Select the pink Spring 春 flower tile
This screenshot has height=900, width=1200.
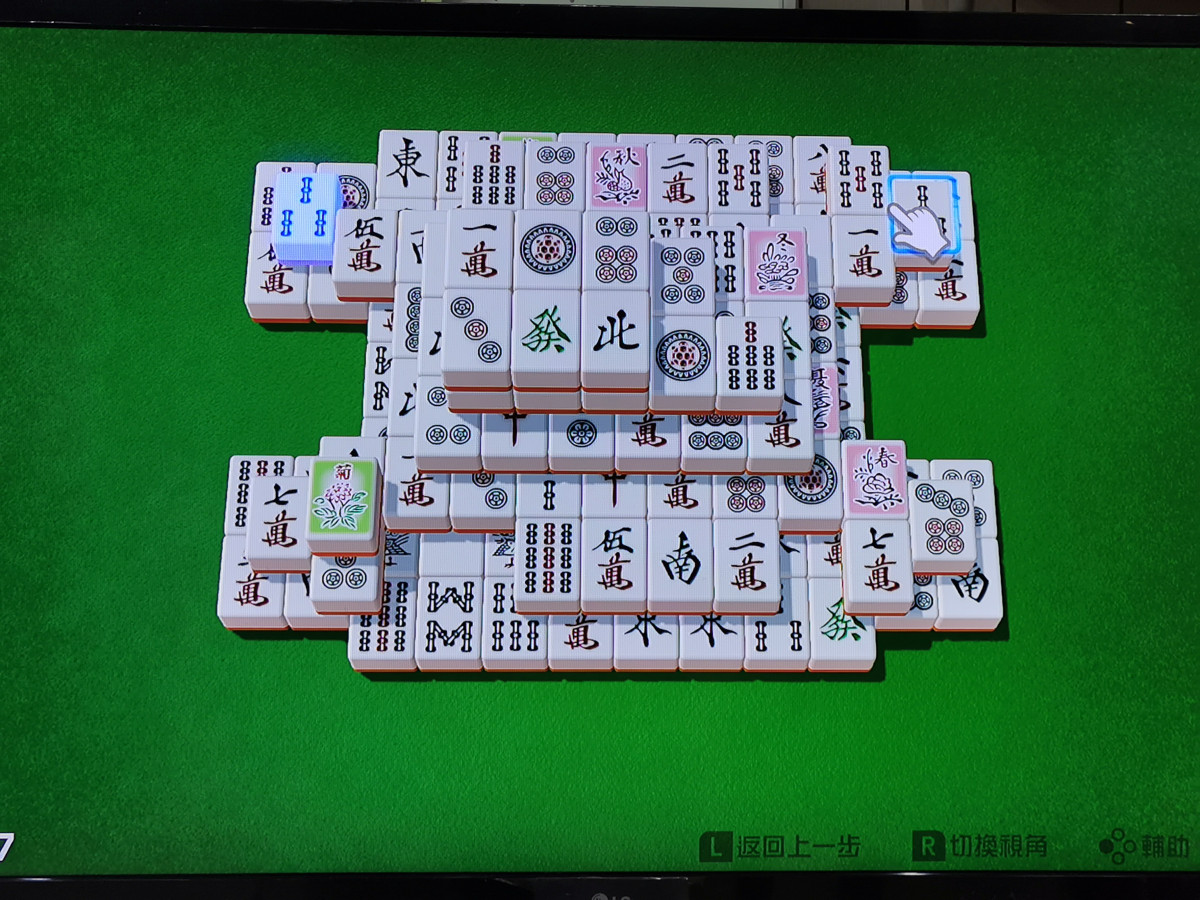click(874, 478)
